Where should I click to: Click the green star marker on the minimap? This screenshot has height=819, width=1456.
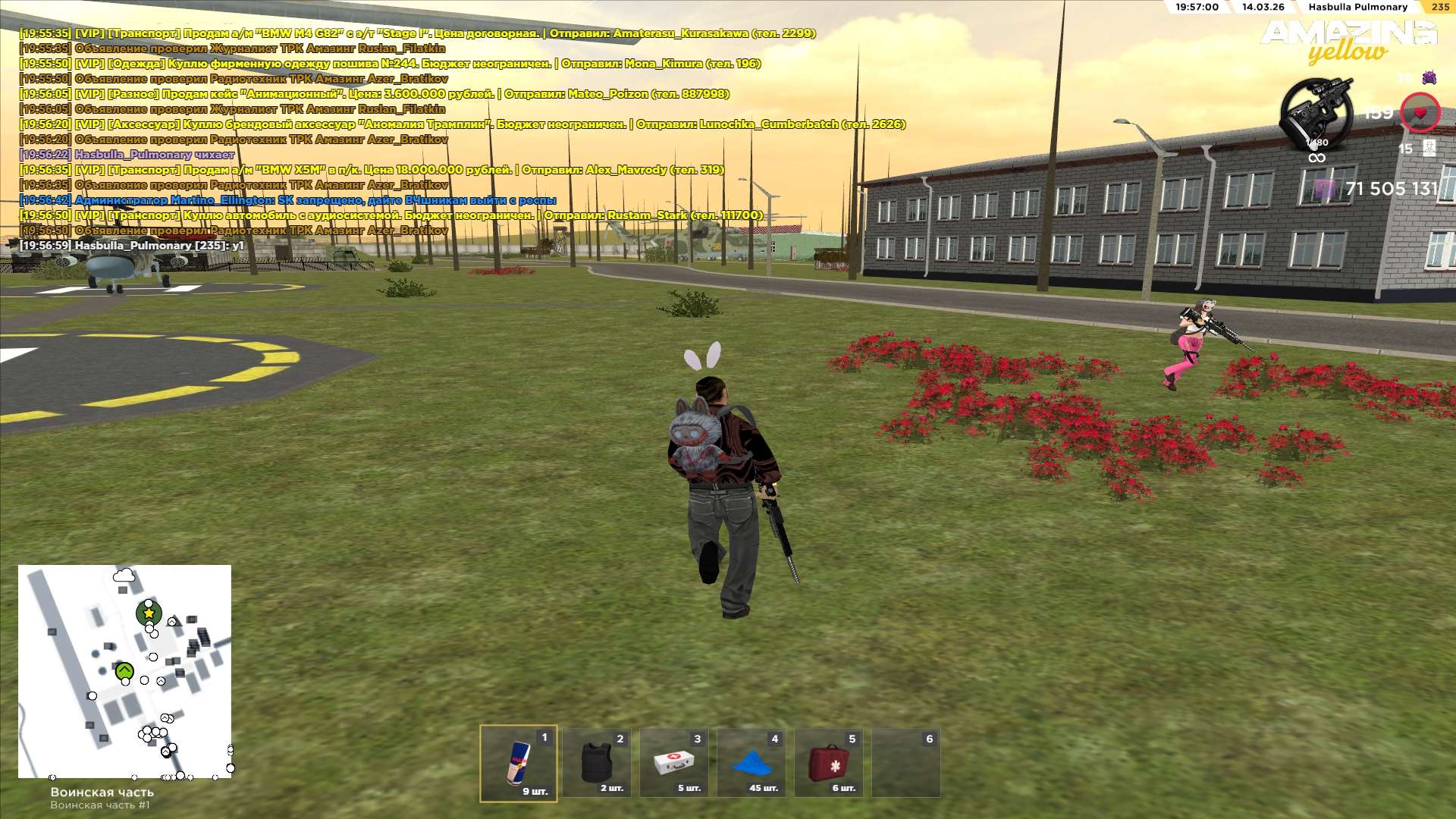click(149, 613)
